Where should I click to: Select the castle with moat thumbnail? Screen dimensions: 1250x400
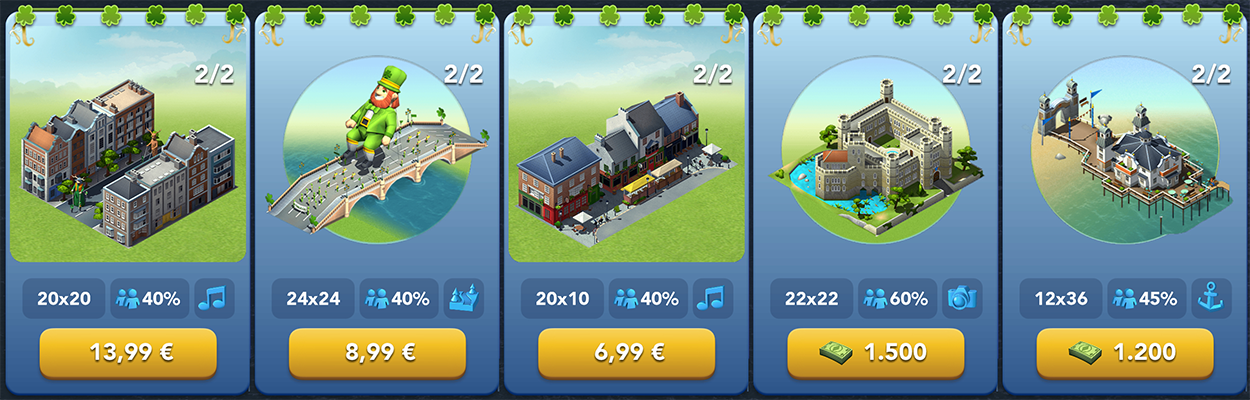[x=875, y=160]
